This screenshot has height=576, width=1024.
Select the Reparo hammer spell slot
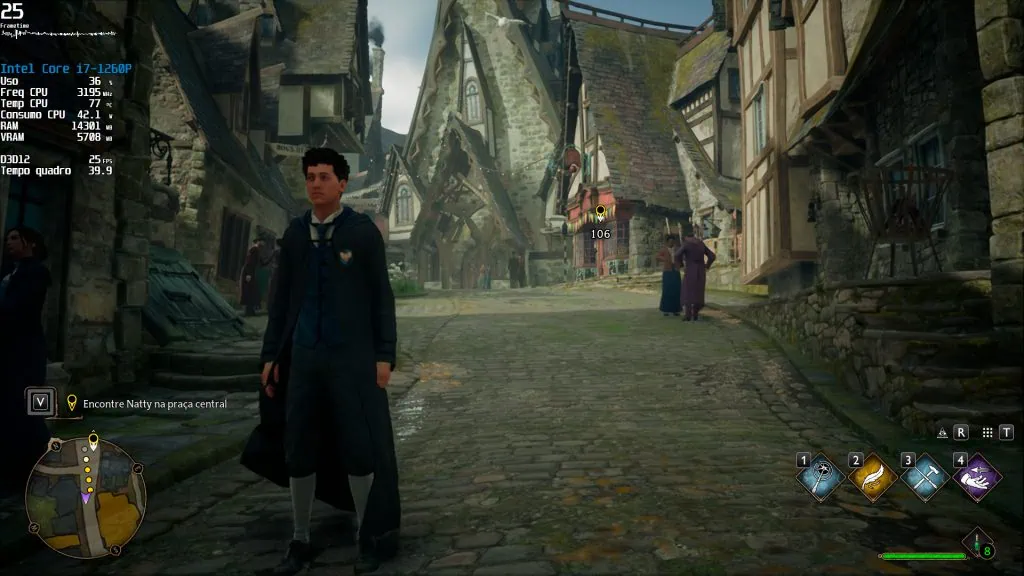[924, 477]
